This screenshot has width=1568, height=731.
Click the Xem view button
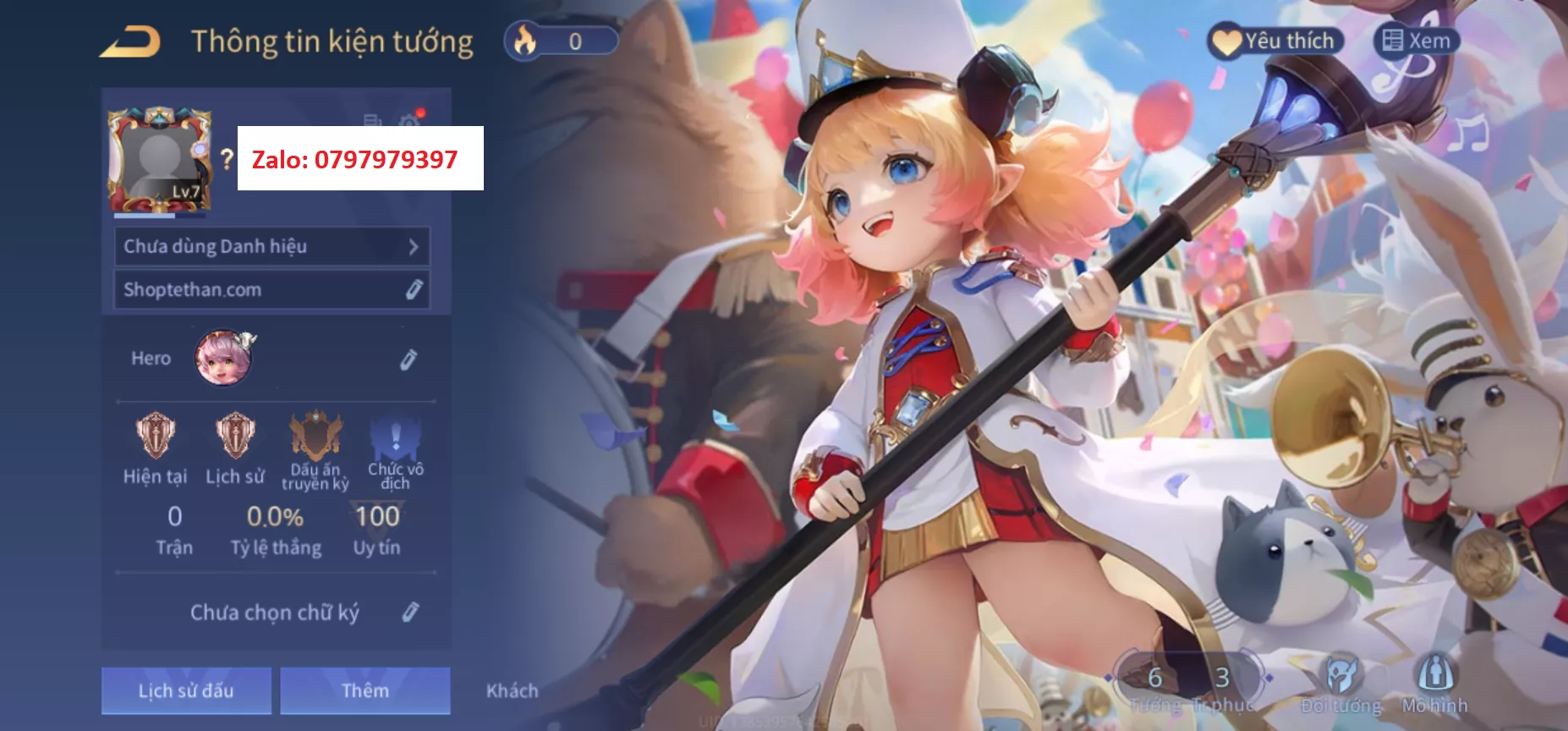click(1417, 41)
